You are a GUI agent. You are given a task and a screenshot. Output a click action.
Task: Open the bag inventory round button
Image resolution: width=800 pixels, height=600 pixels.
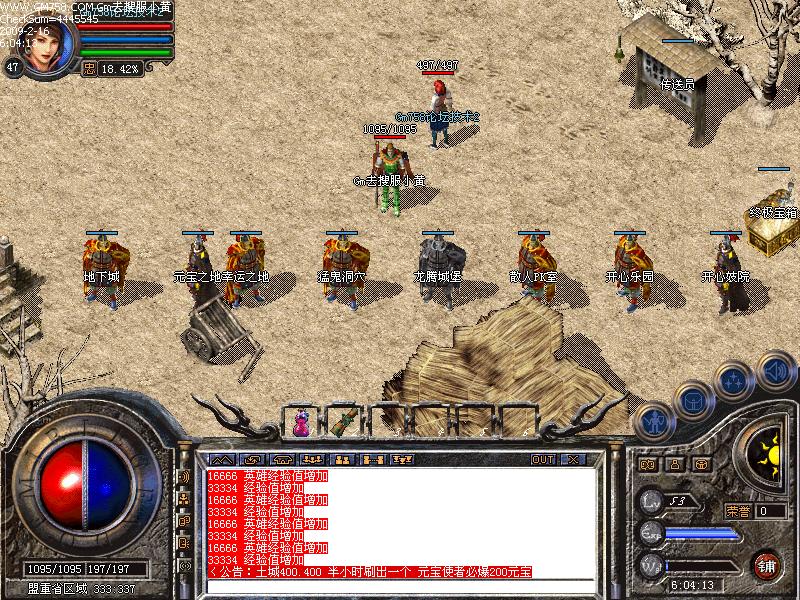(692, 400)
